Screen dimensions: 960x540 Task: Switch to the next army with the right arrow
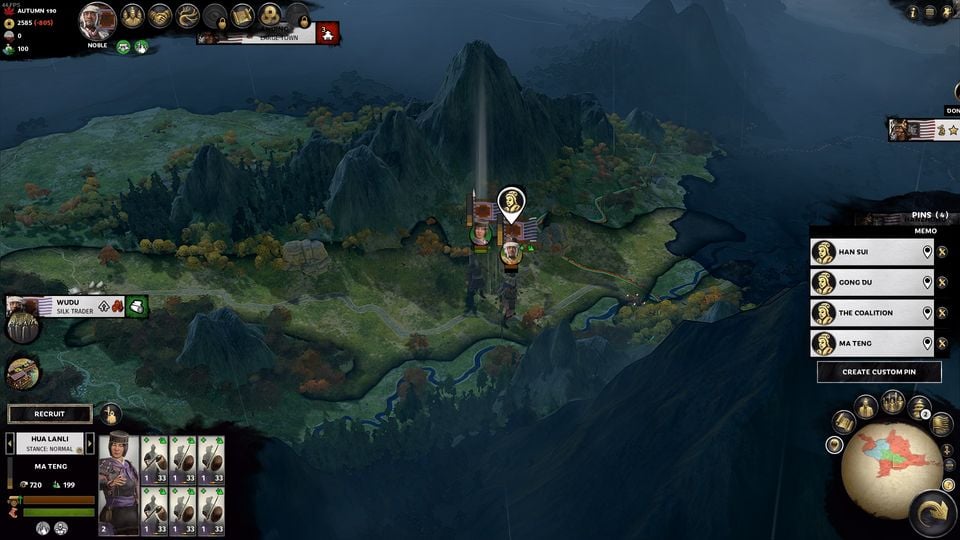point(89,443)
